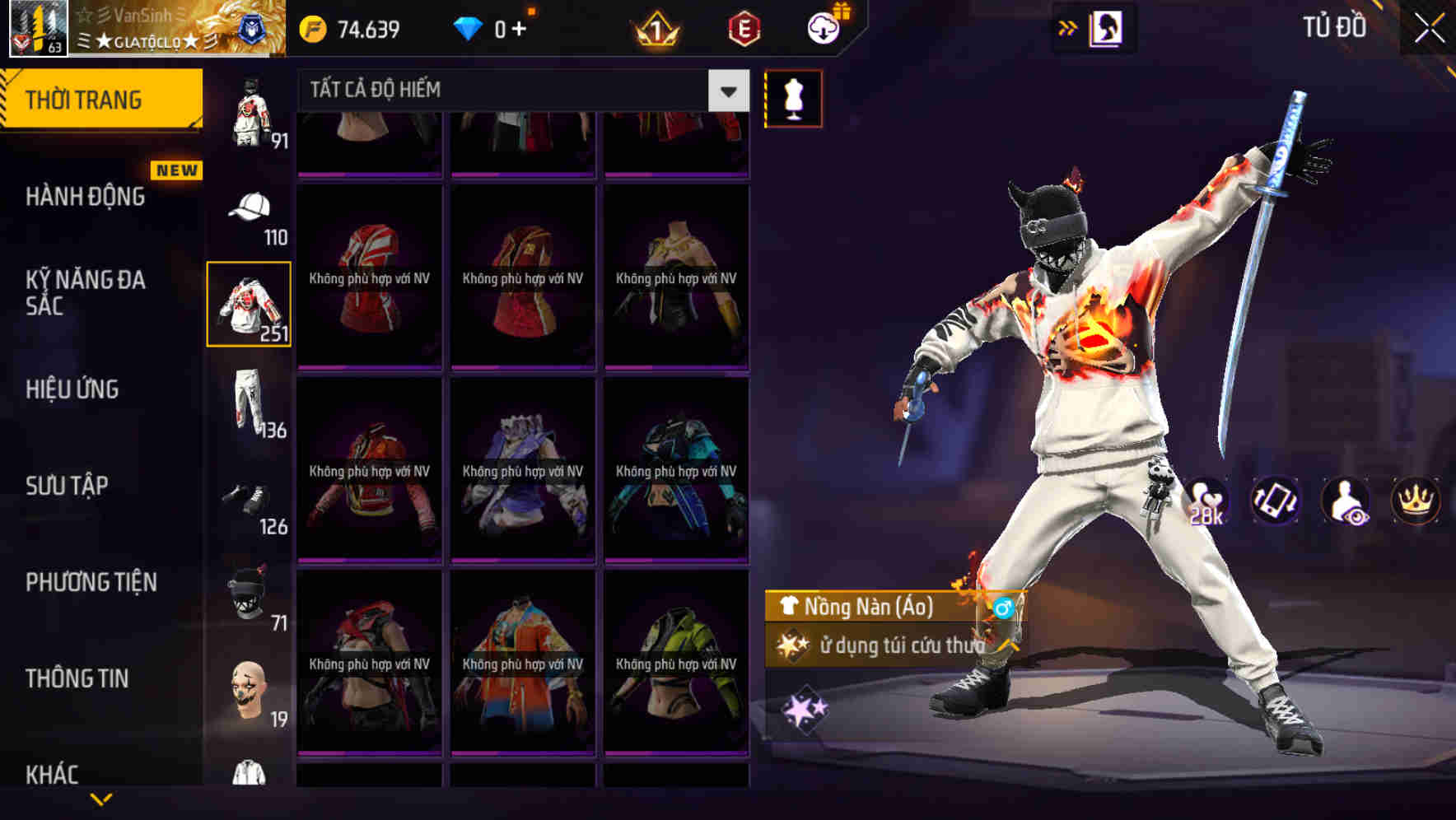Select the PHƯƠNG TIỆN sidebar entry
The image size is (1456, 820).
[91, 582]
